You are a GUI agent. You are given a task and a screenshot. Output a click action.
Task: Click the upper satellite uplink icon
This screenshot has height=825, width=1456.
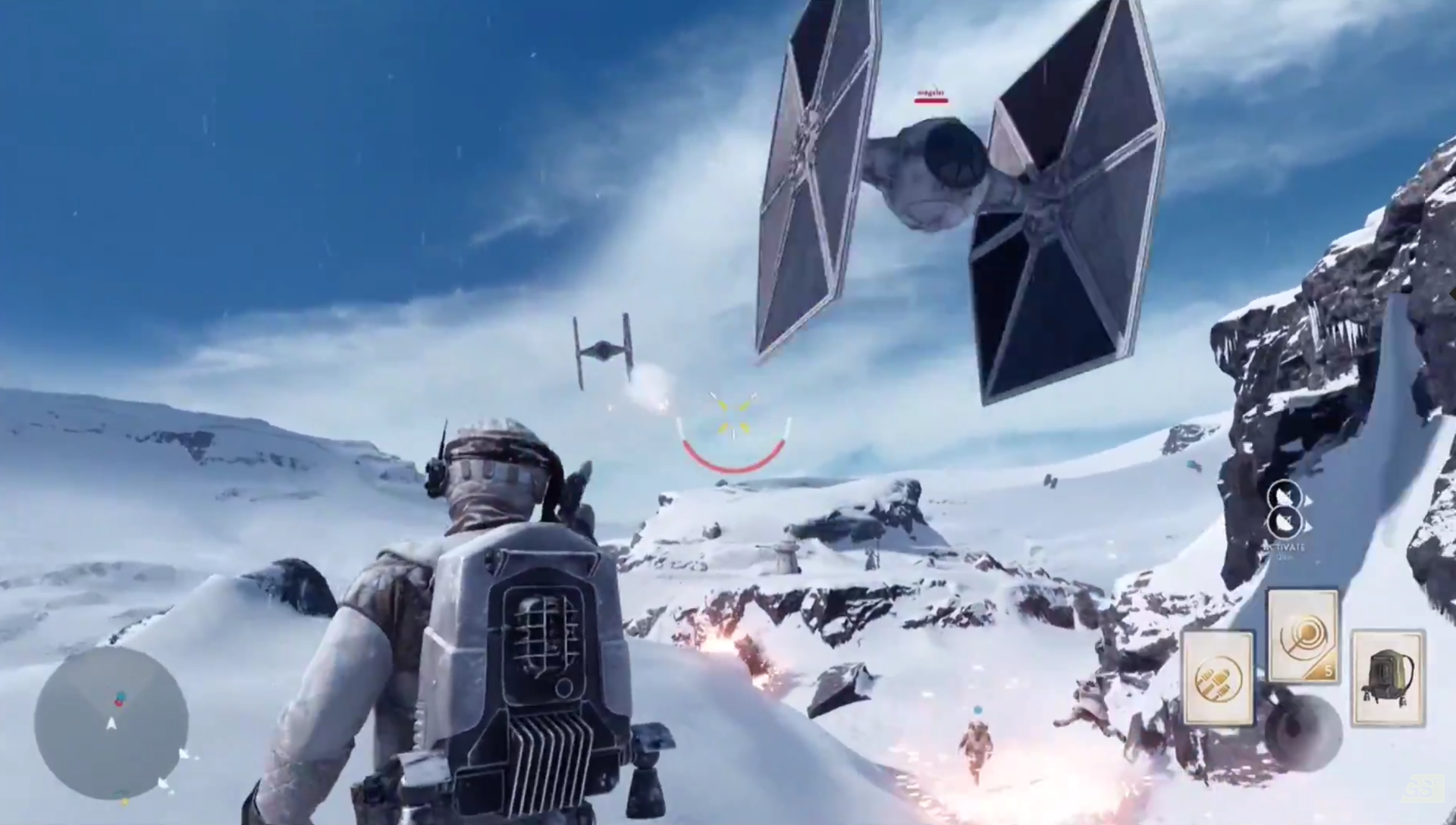[1285, 494]
